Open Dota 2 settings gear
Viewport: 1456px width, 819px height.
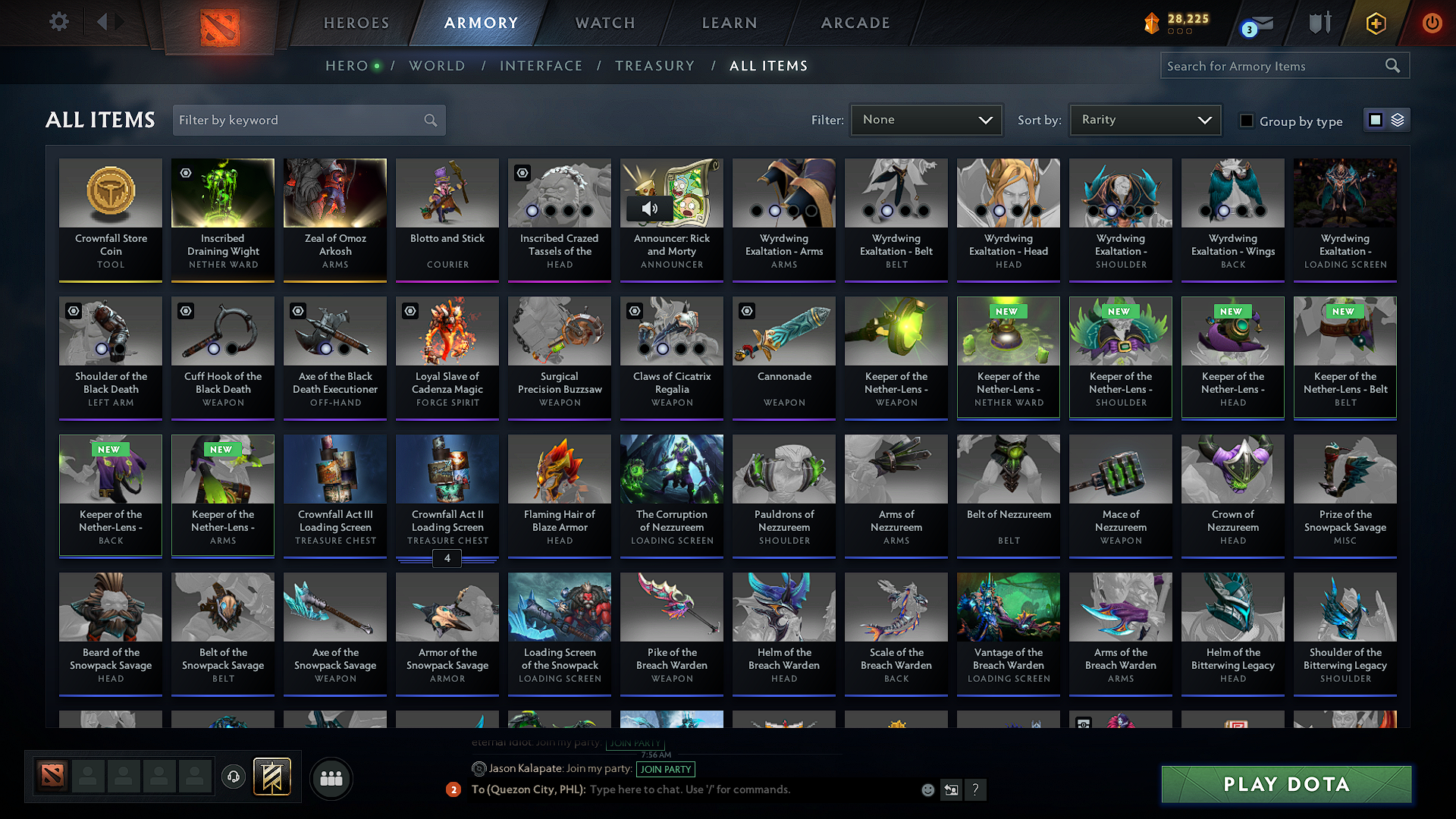click(58, 22)
